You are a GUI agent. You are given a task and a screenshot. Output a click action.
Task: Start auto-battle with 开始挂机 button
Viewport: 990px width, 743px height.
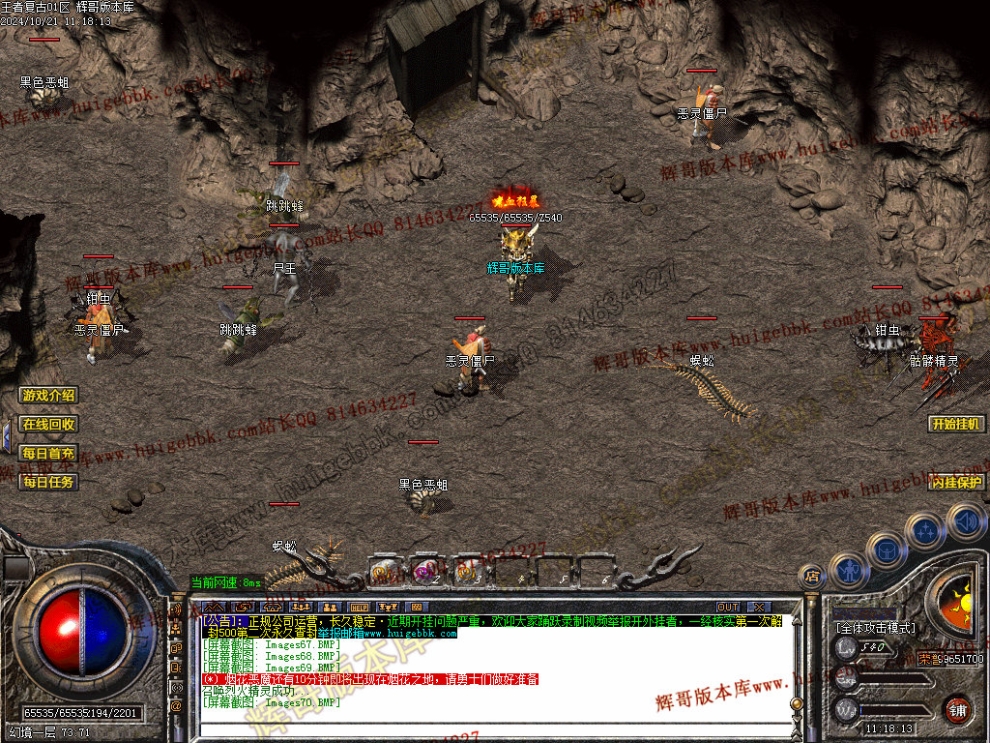click(x=956, y=424)
